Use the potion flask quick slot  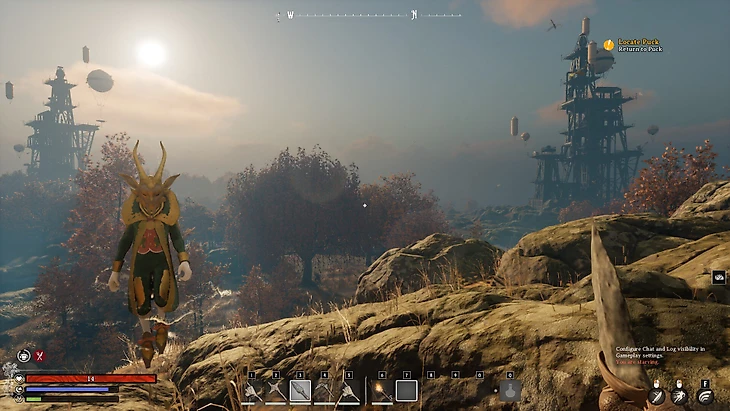[x=510, y=391]
